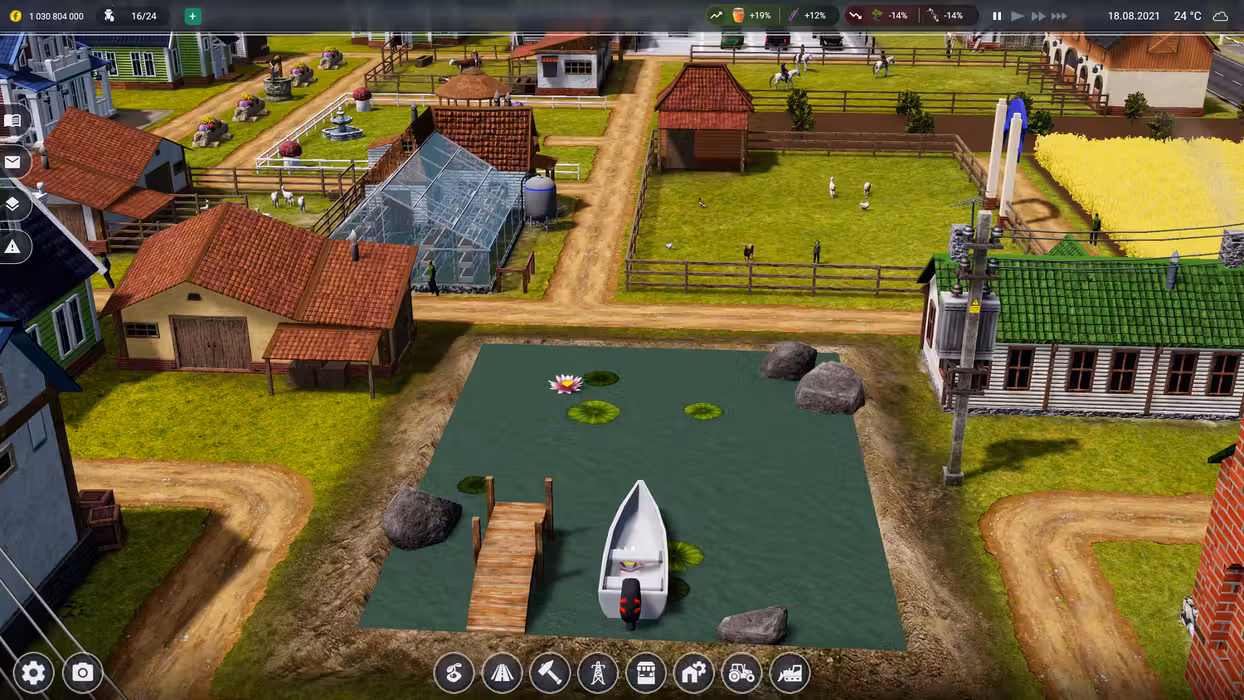Toggle the map layers overlay button
This screenshot has width=1244, height=700.
tap(13, 204)
